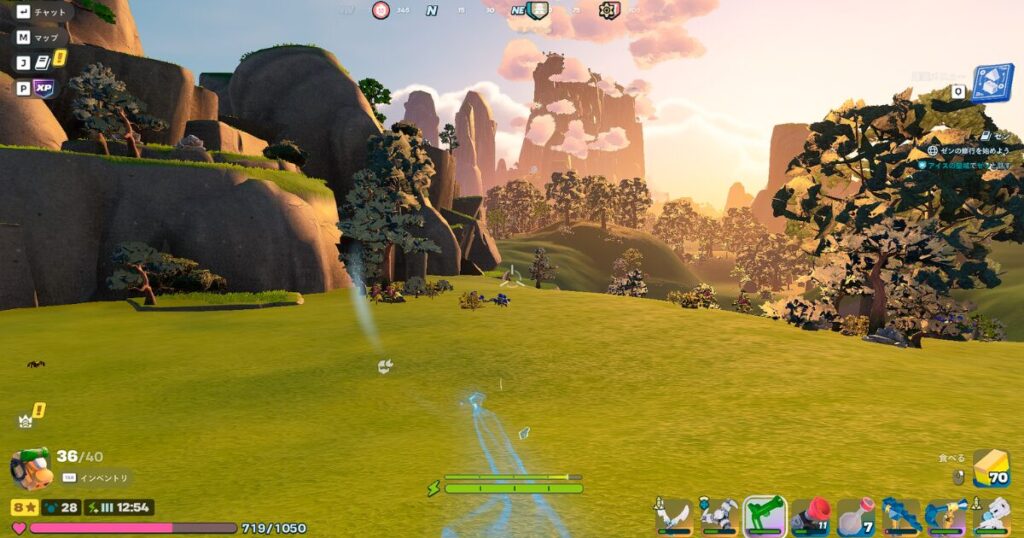The width and height of the screenshot is (1024, 538).
Task: Open the blue build menu blueprint icon
Action: [992, 84]
